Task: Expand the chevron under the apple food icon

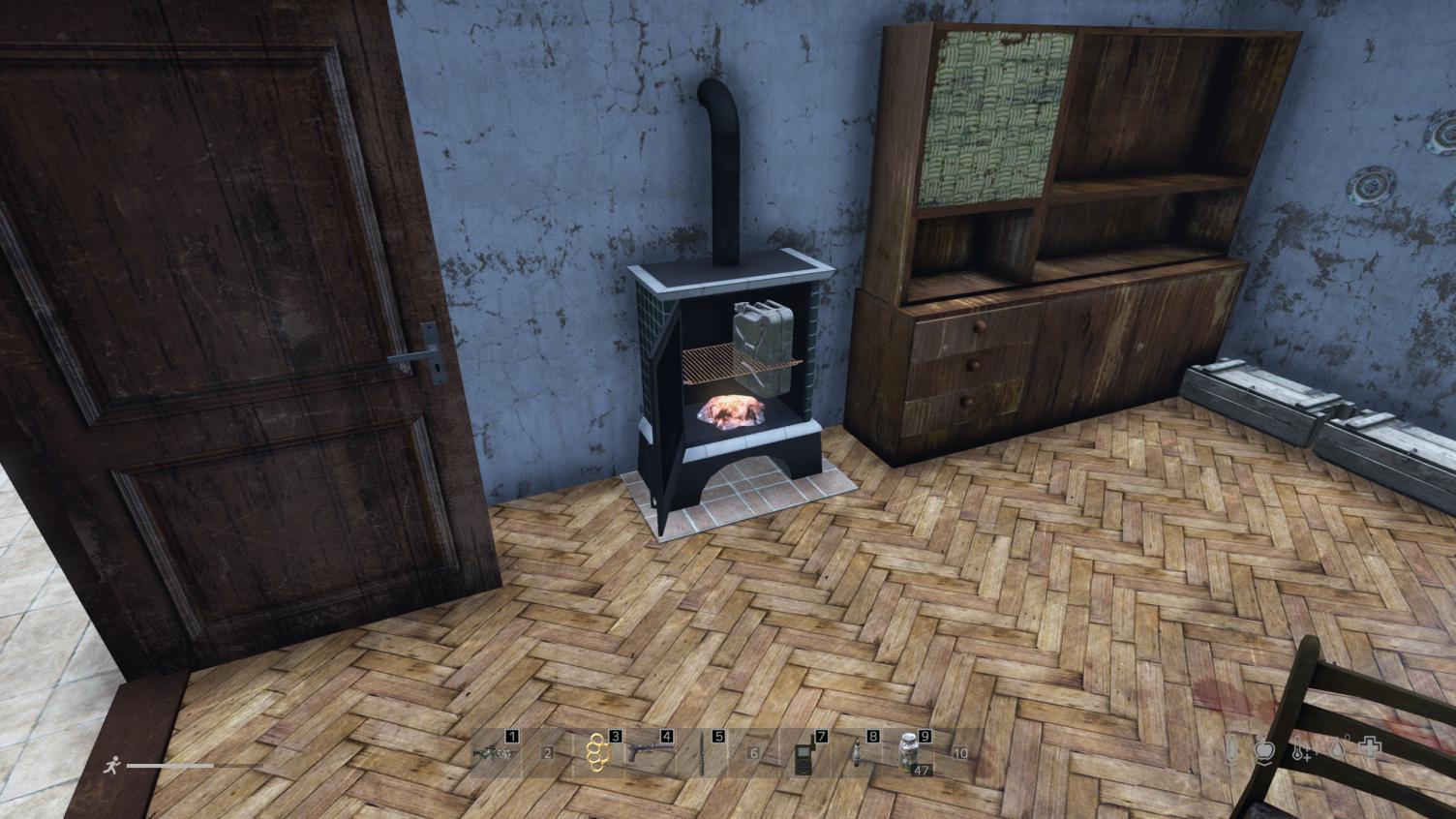Action: pyautogui.click(x=1265, y=764)
